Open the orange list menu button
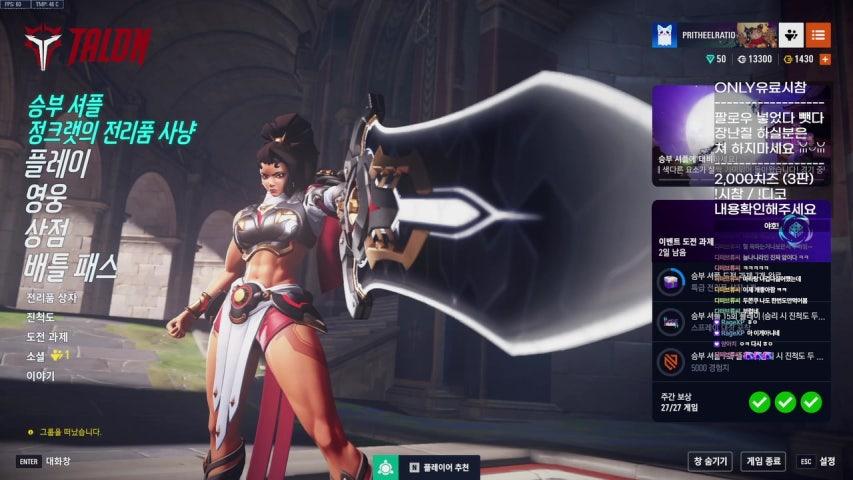Viewport: 853px width, 480px height. (x=818, y=35)
